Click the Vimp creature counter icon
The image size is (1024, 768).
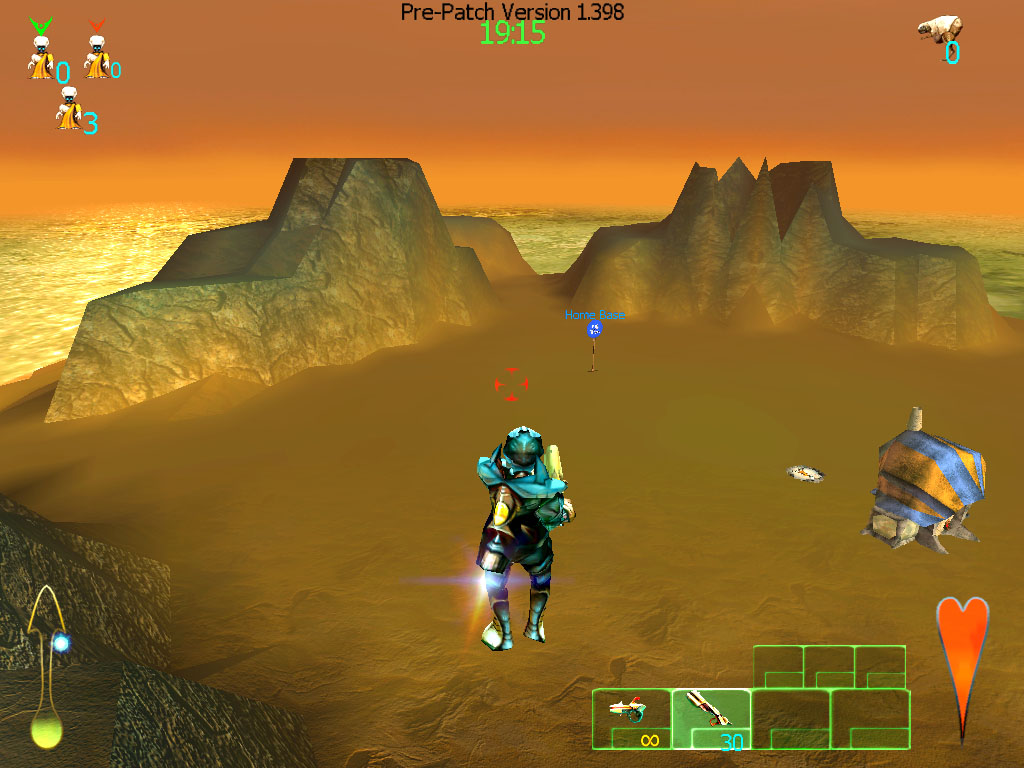(x=939, y=29)
